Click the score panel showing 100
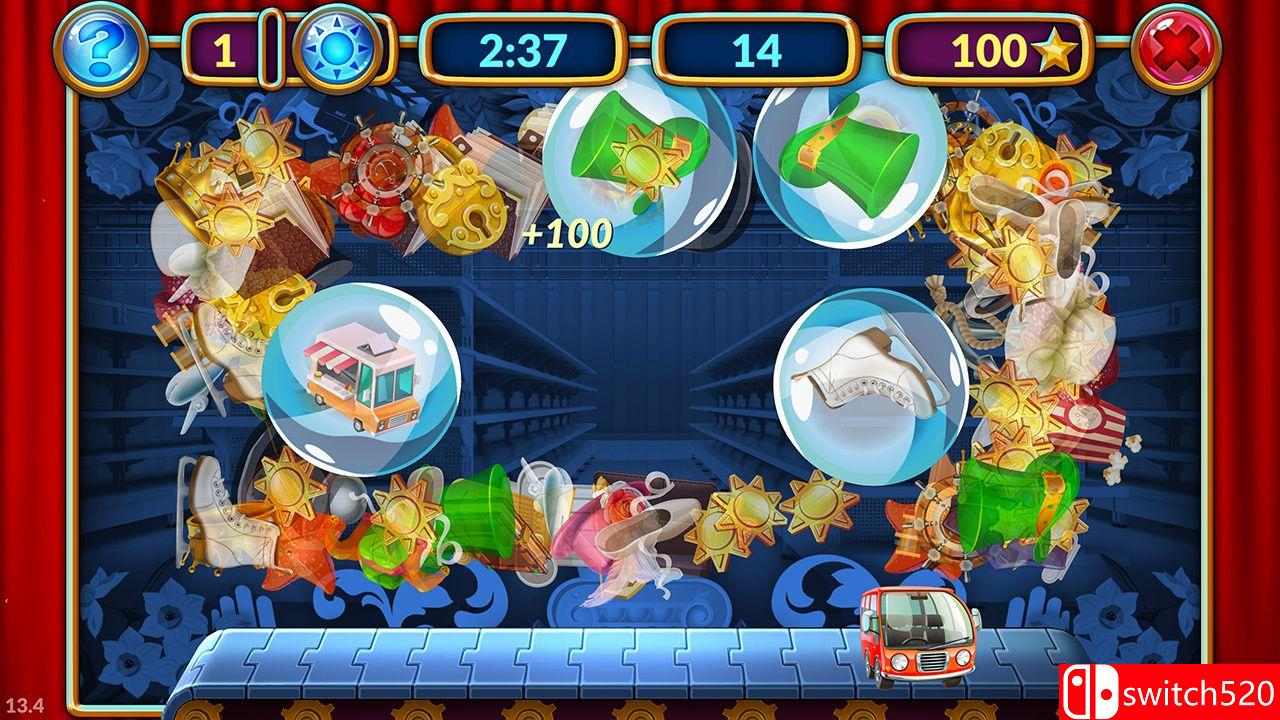Image resolution: width=1280 pixels, height=720 pixels. pyautogui.click(x=990, y=48)
